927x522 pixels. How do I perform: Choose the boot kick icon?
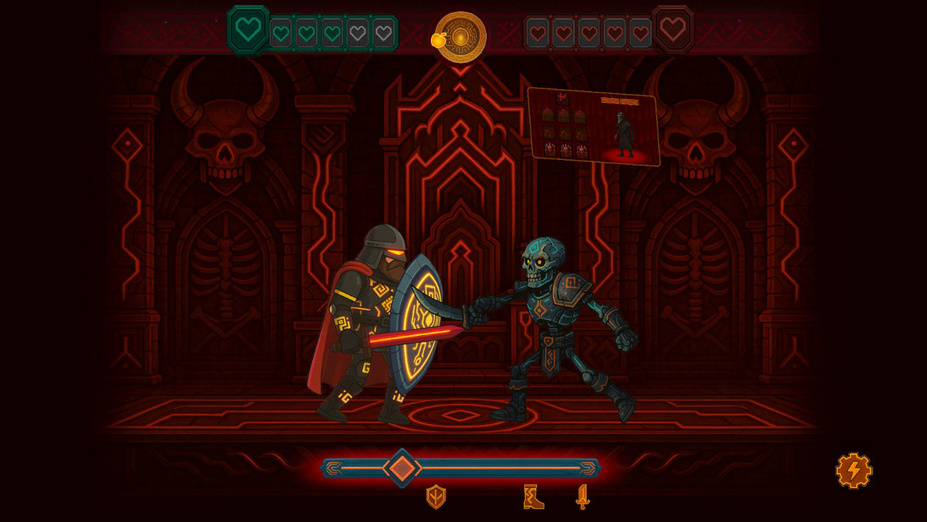(533, 497)
